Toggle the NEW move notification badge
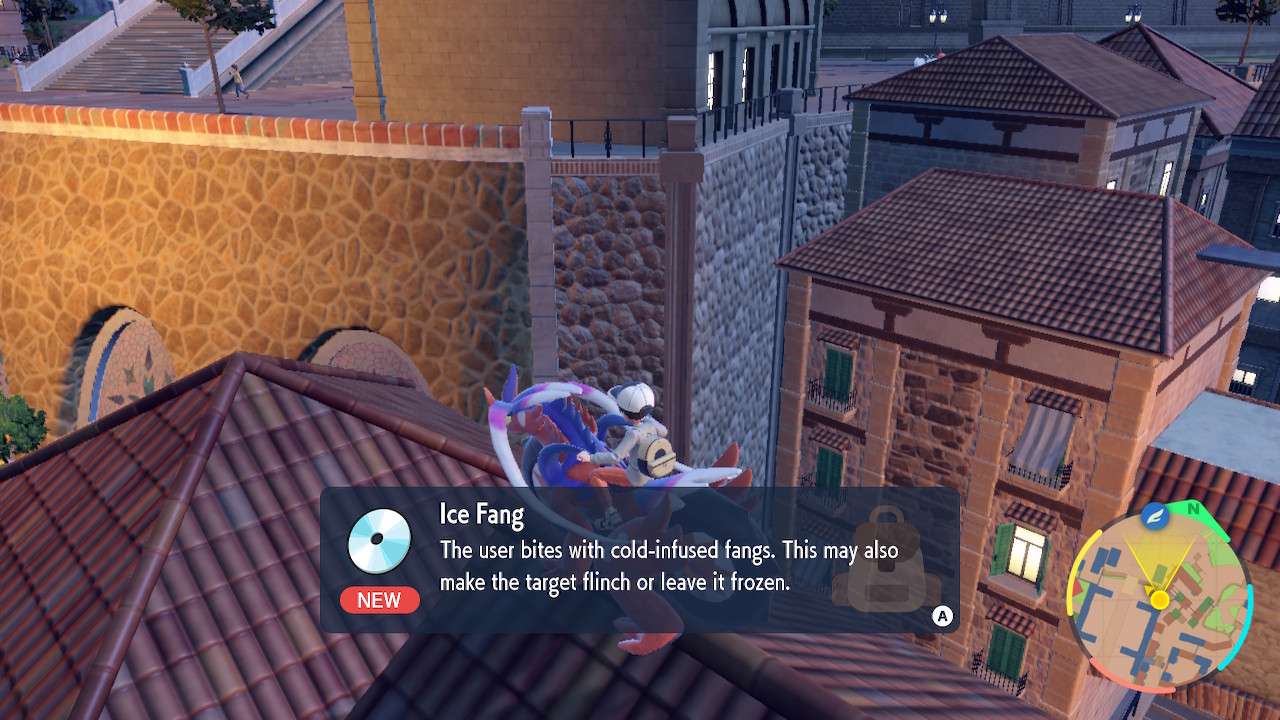The width and height of the screenshot is (1280, 720). click(x=379, y=600)
